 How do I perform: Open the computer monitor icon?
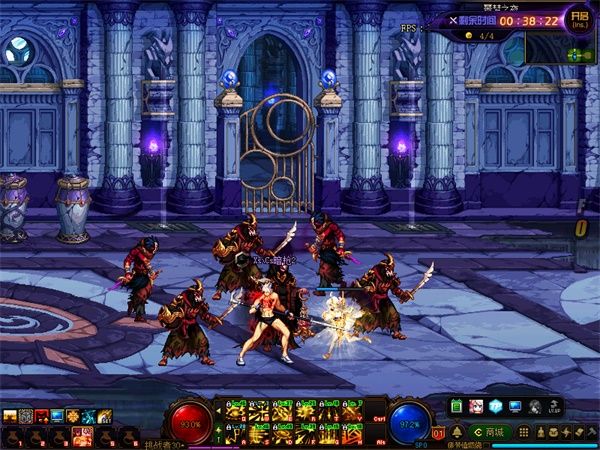(x=515, y=406)
